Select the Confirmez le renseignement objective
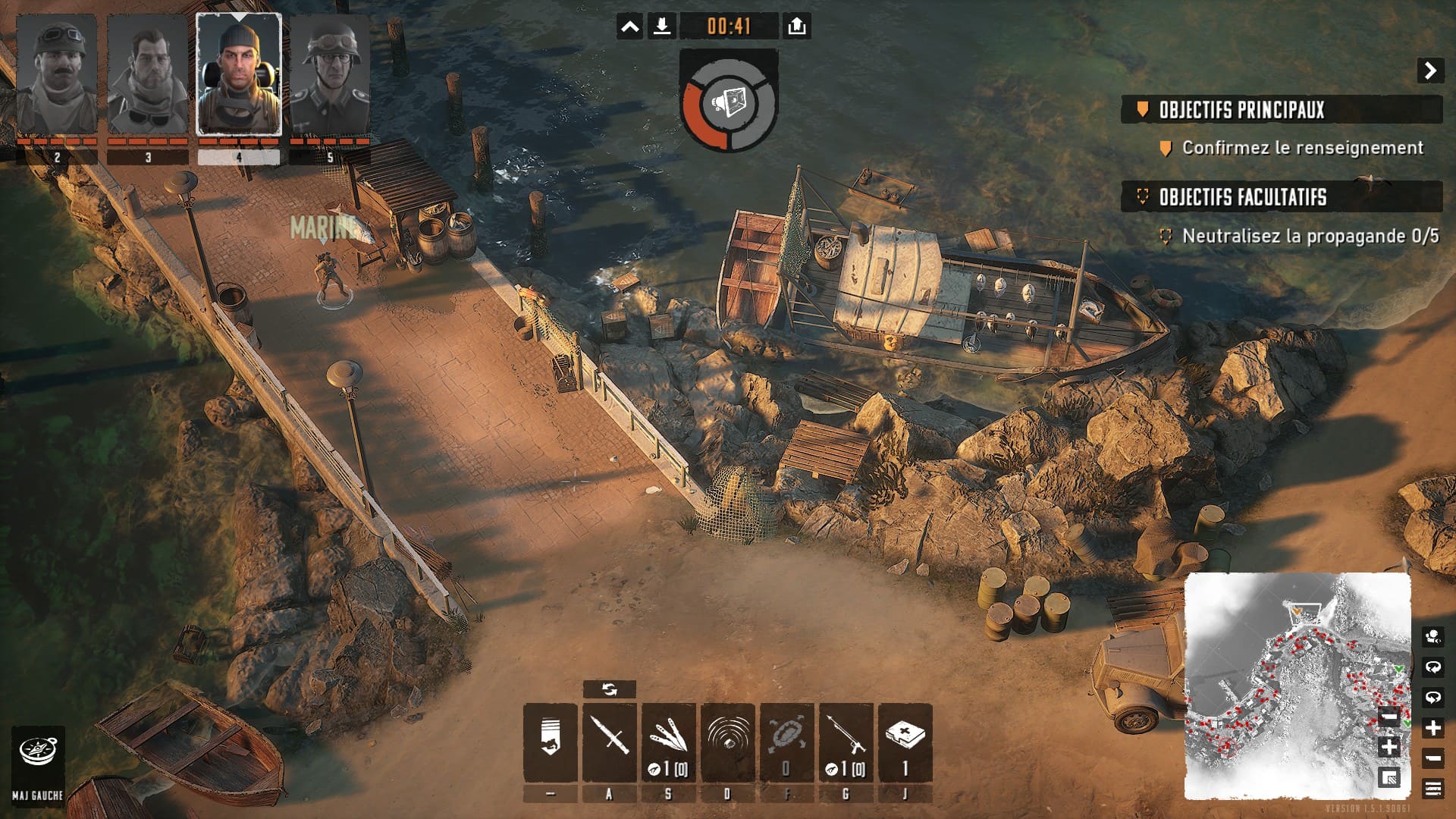Screen dimensions: 1456x819 1302,148
